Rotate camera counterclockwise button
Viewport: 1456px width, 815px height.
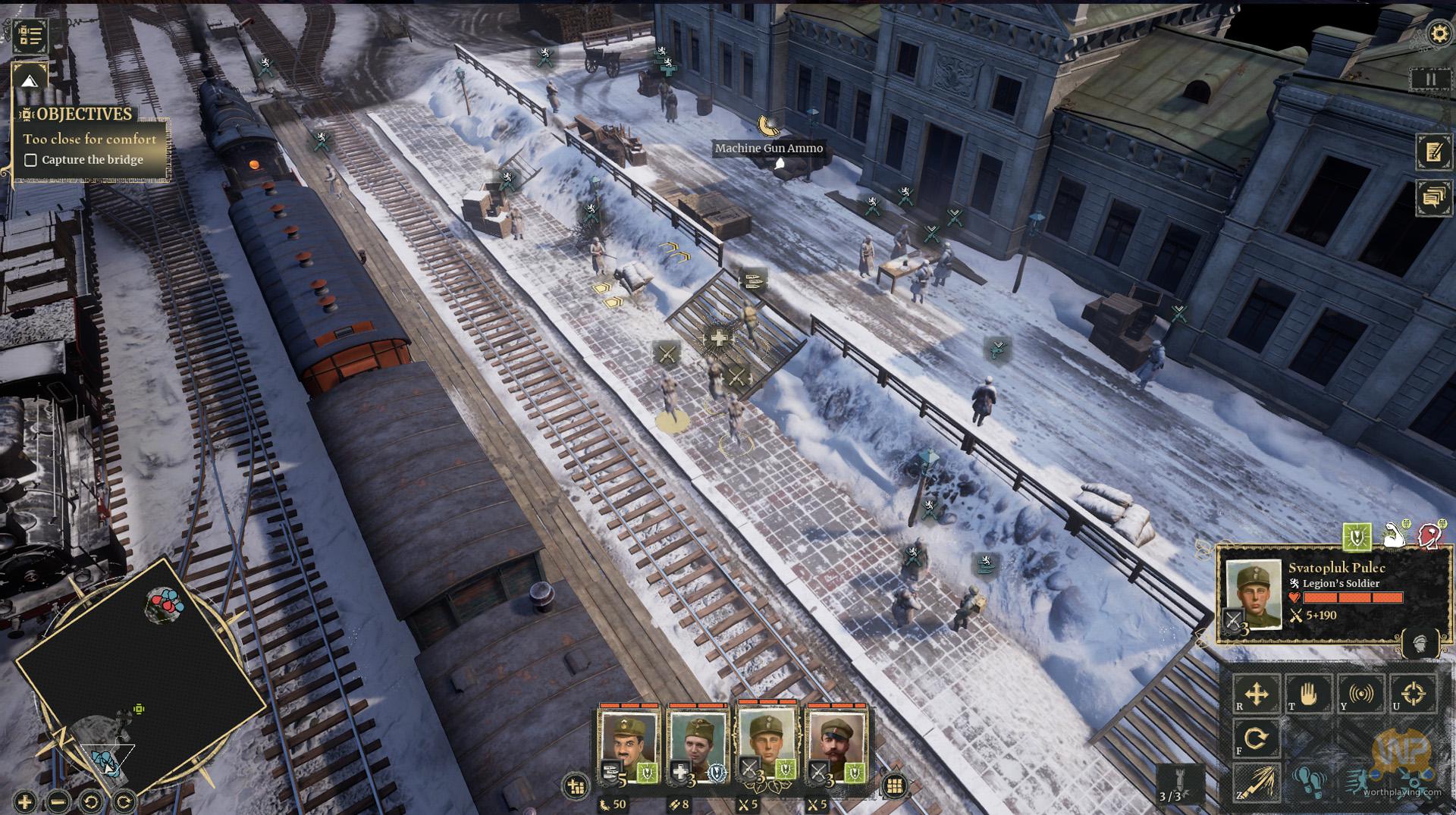tap(91, 801)
